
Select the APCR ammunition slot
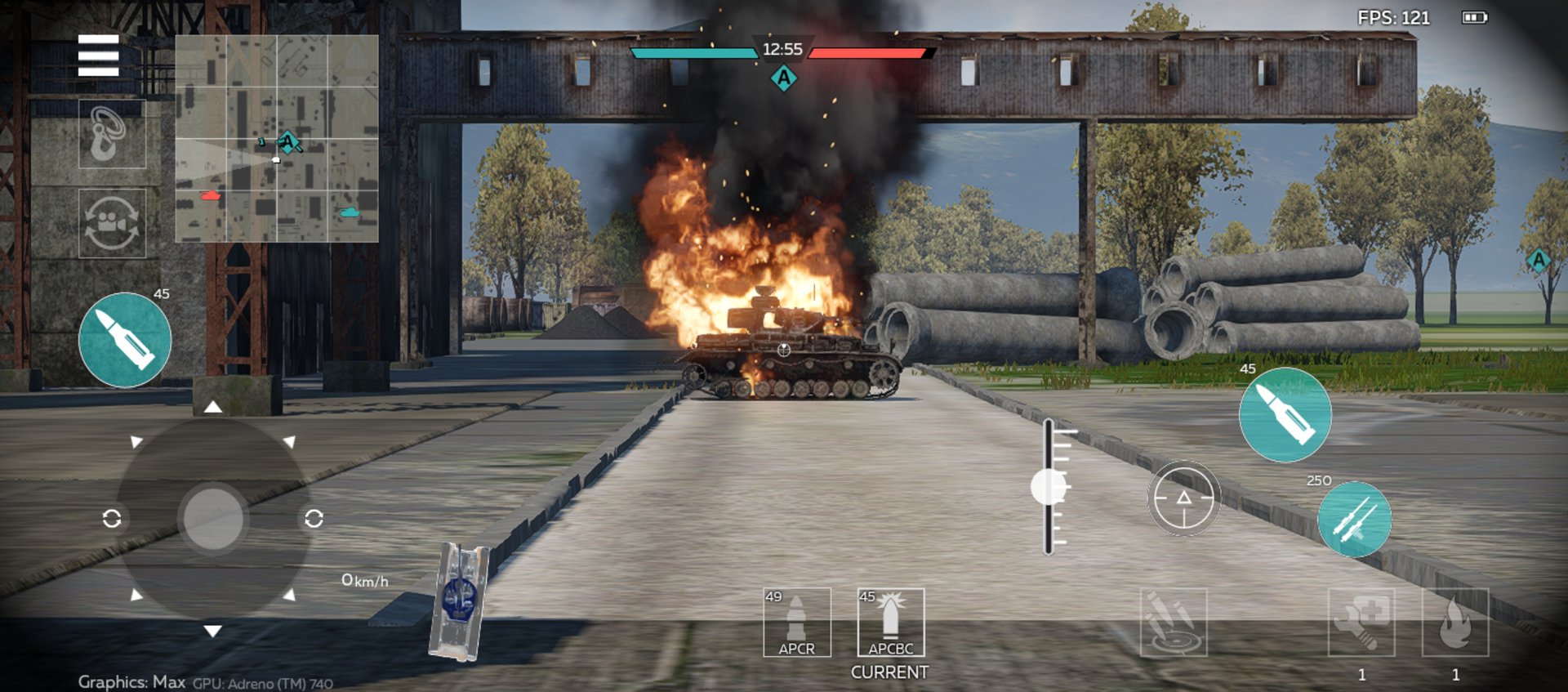tap(797, 623)
